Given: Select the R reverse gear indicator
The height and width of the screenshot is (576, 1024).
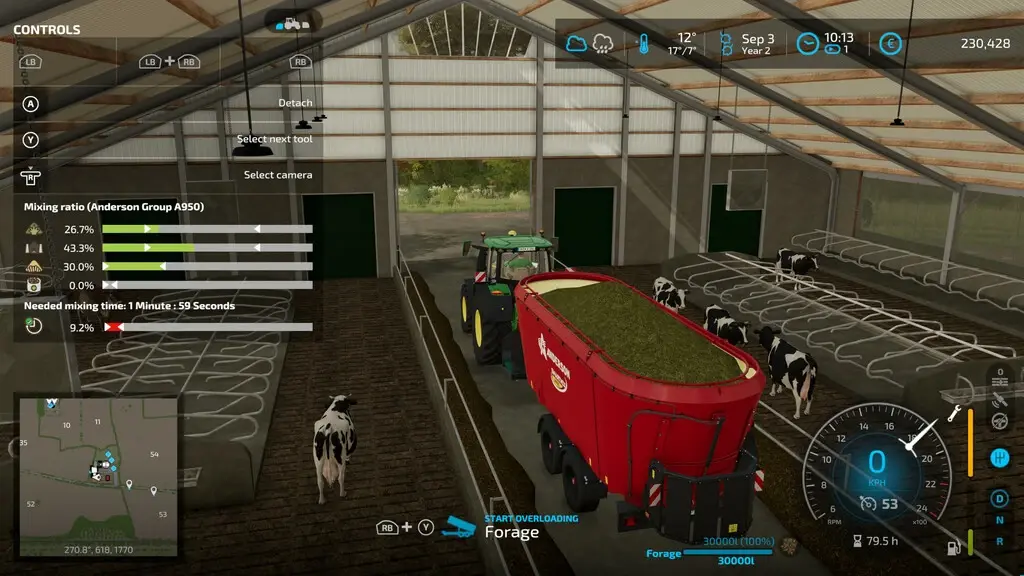Looking at the screenshot, I should click(998, 541).
